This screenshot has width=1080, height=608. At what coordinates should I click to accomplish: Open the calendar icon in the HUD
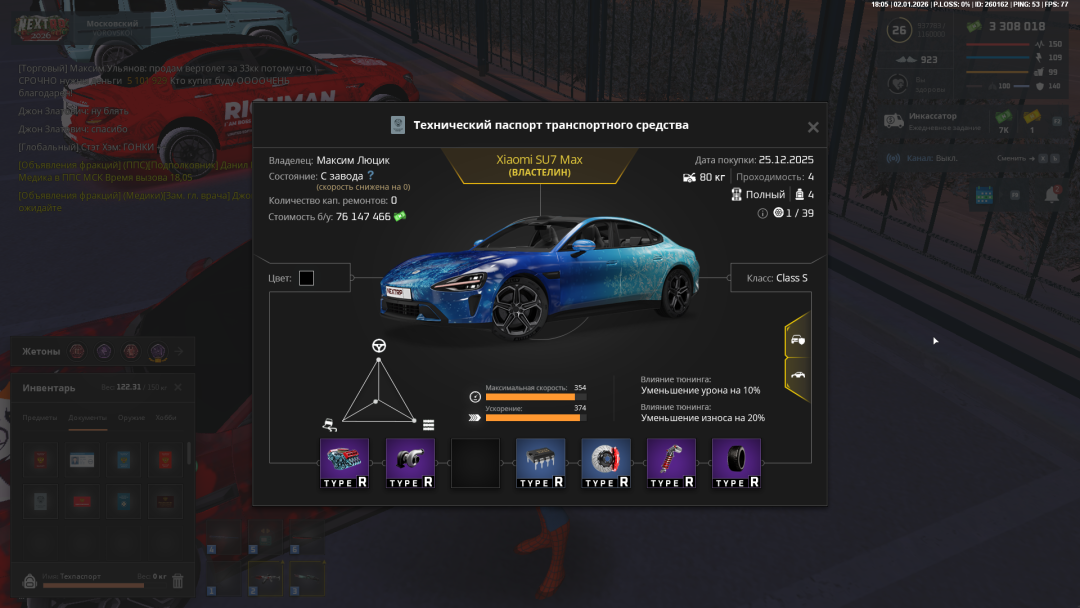point(982,195)
